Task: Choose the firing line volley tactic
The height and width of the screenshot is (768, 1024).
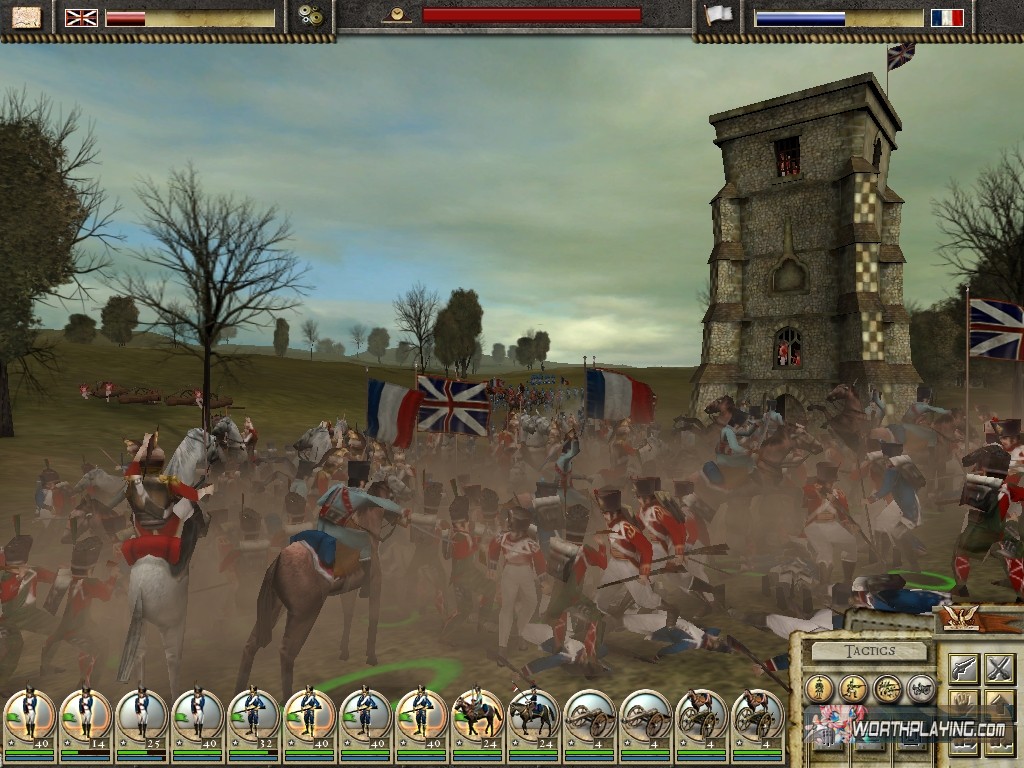Action: tap(888, 688)
